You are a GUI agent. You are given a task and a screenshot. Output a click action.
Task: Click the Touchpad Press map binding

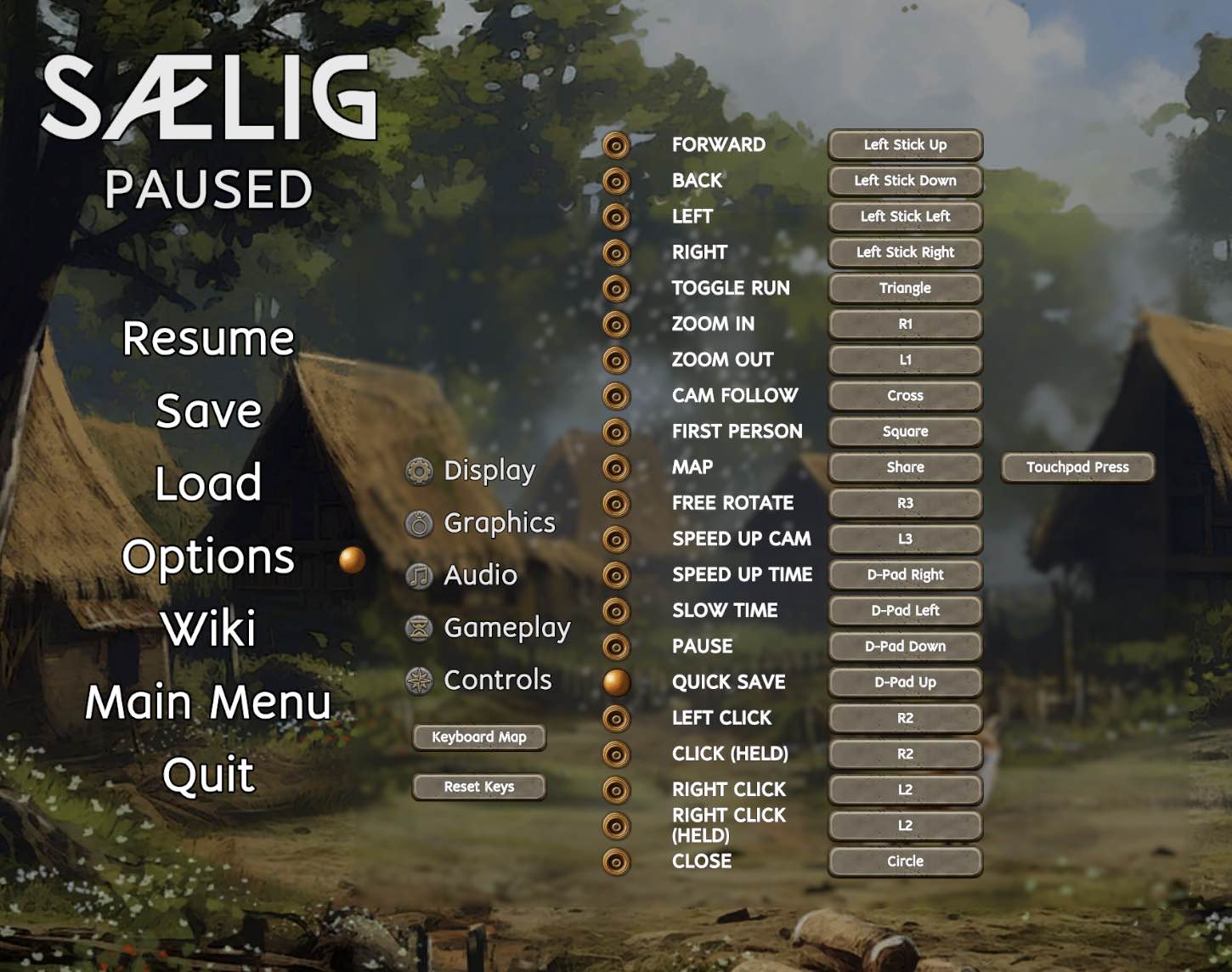(x=1077, y=467)
